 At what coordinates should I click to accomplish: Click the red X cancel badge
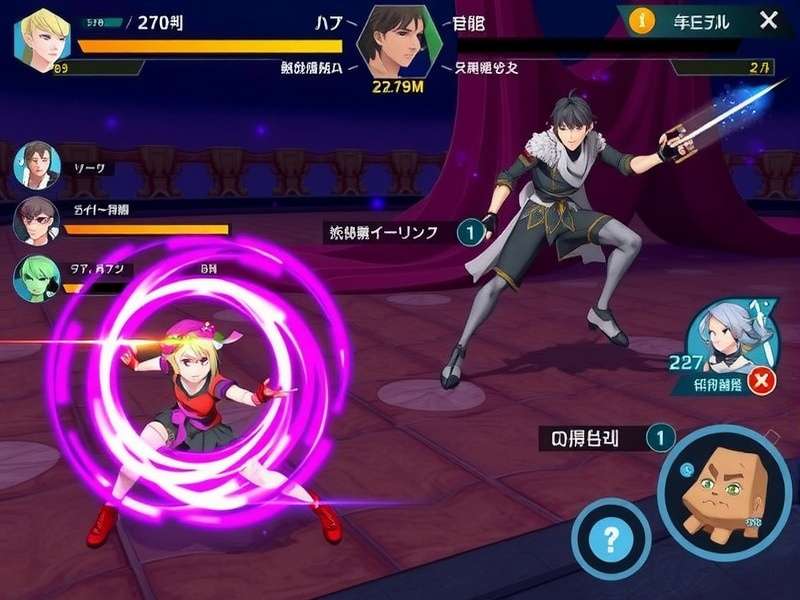point(763,381)
